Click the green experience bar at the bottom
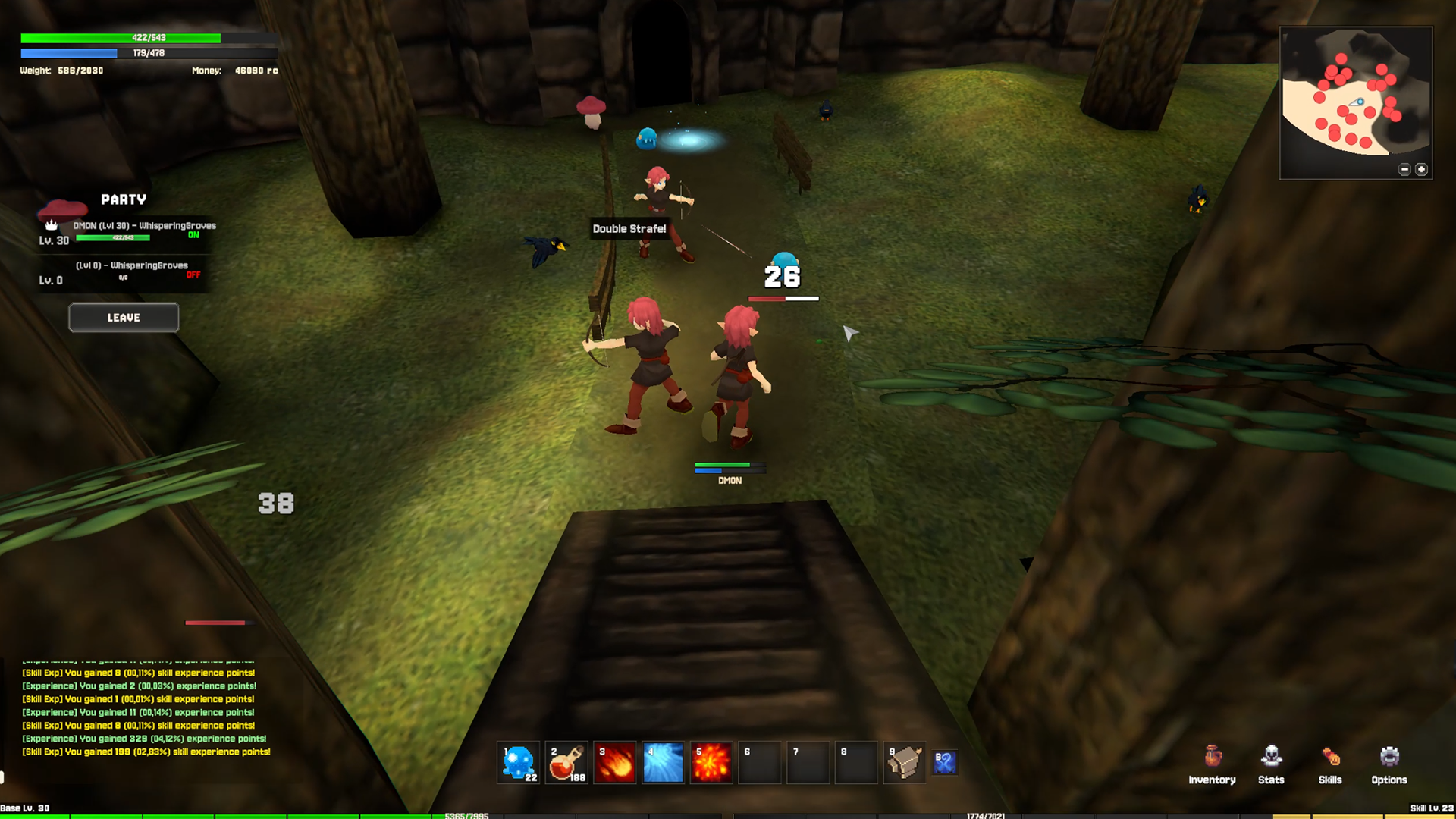This screenshot has width=1456, height=819. (227, 814)
